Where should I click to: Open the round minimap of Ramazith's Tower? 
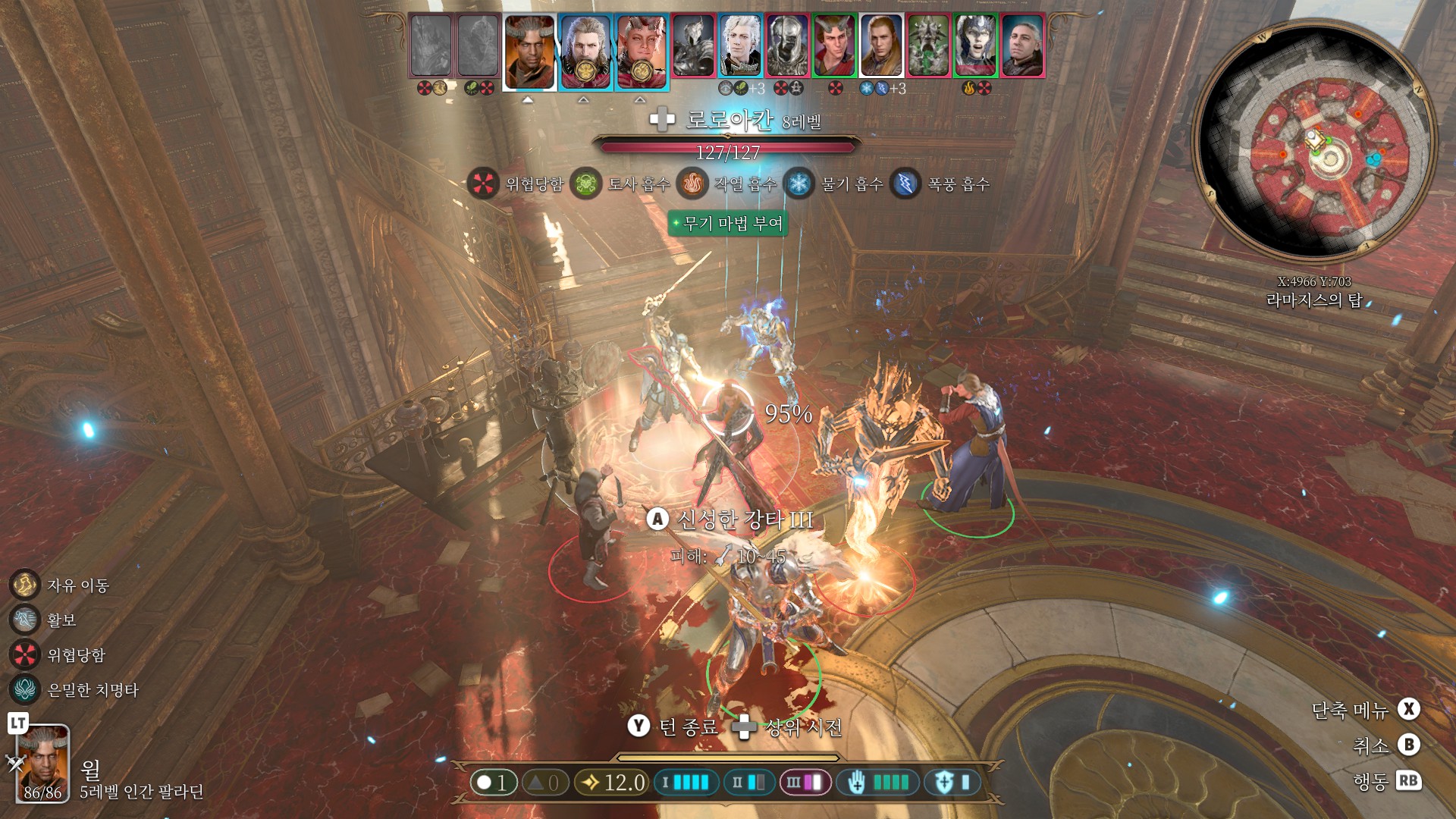[1315, 143]
